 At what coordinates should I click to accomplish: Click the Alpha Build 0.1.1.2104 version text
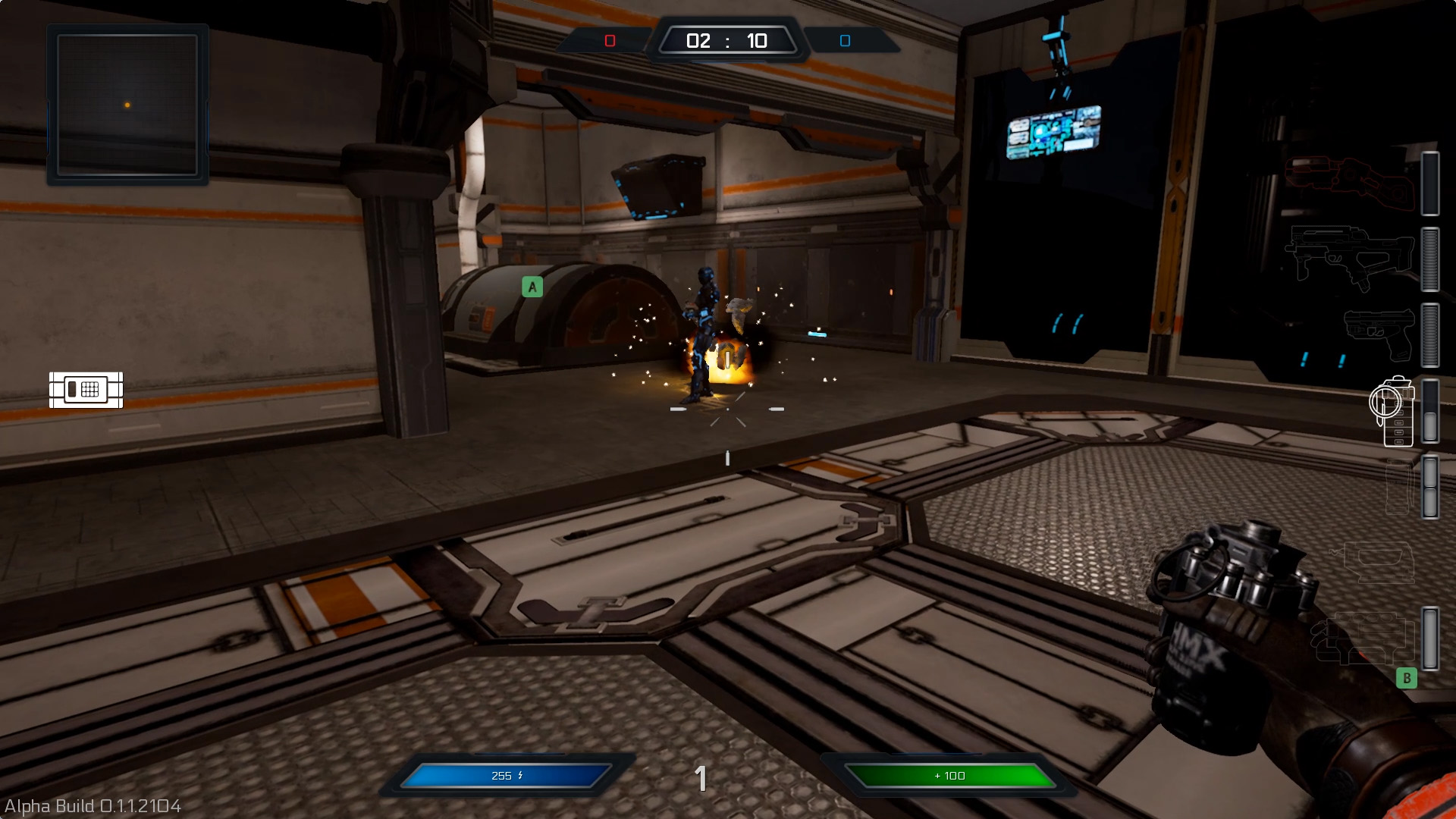91,807
